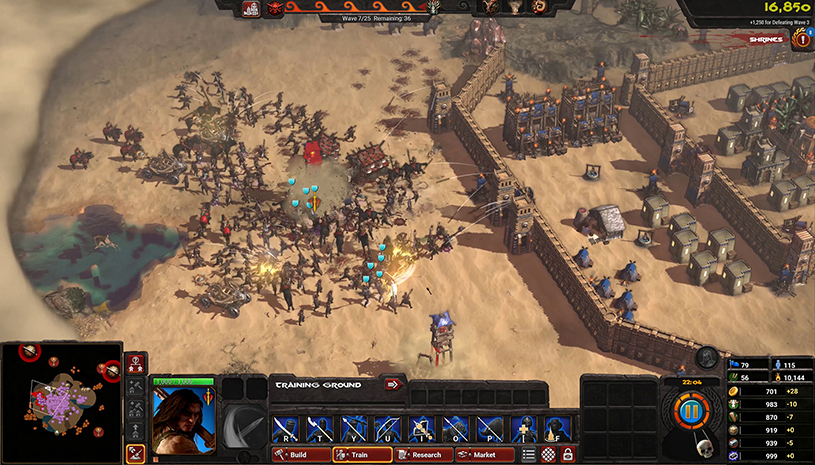815x465 pixels.
Task: Train the spearman unit marked T
Action: 321,429
